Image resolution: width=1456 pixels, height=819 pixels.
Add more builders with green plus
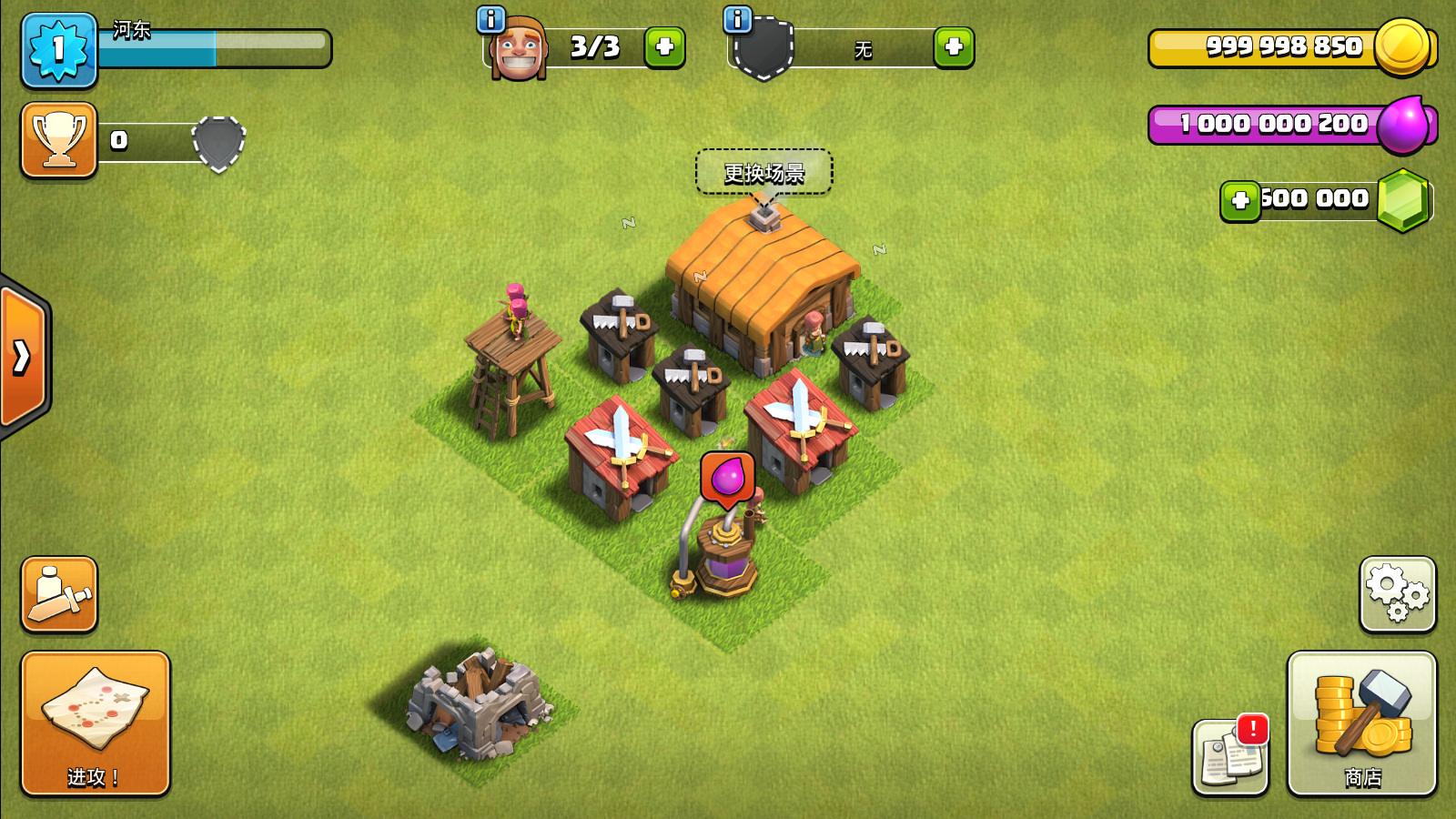click(664, 46)
